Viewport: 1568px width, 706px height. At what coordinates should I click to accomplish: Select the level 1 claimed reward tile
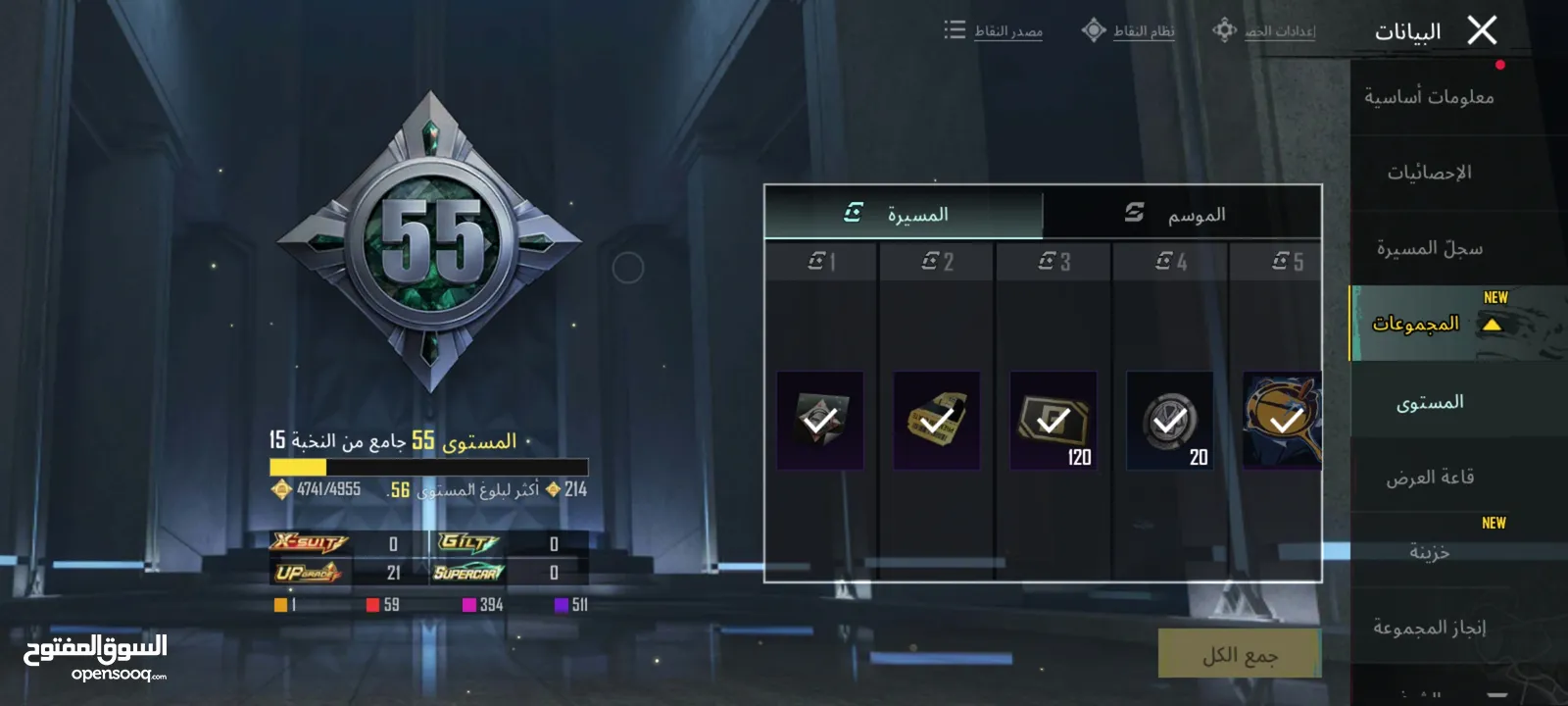820,420
